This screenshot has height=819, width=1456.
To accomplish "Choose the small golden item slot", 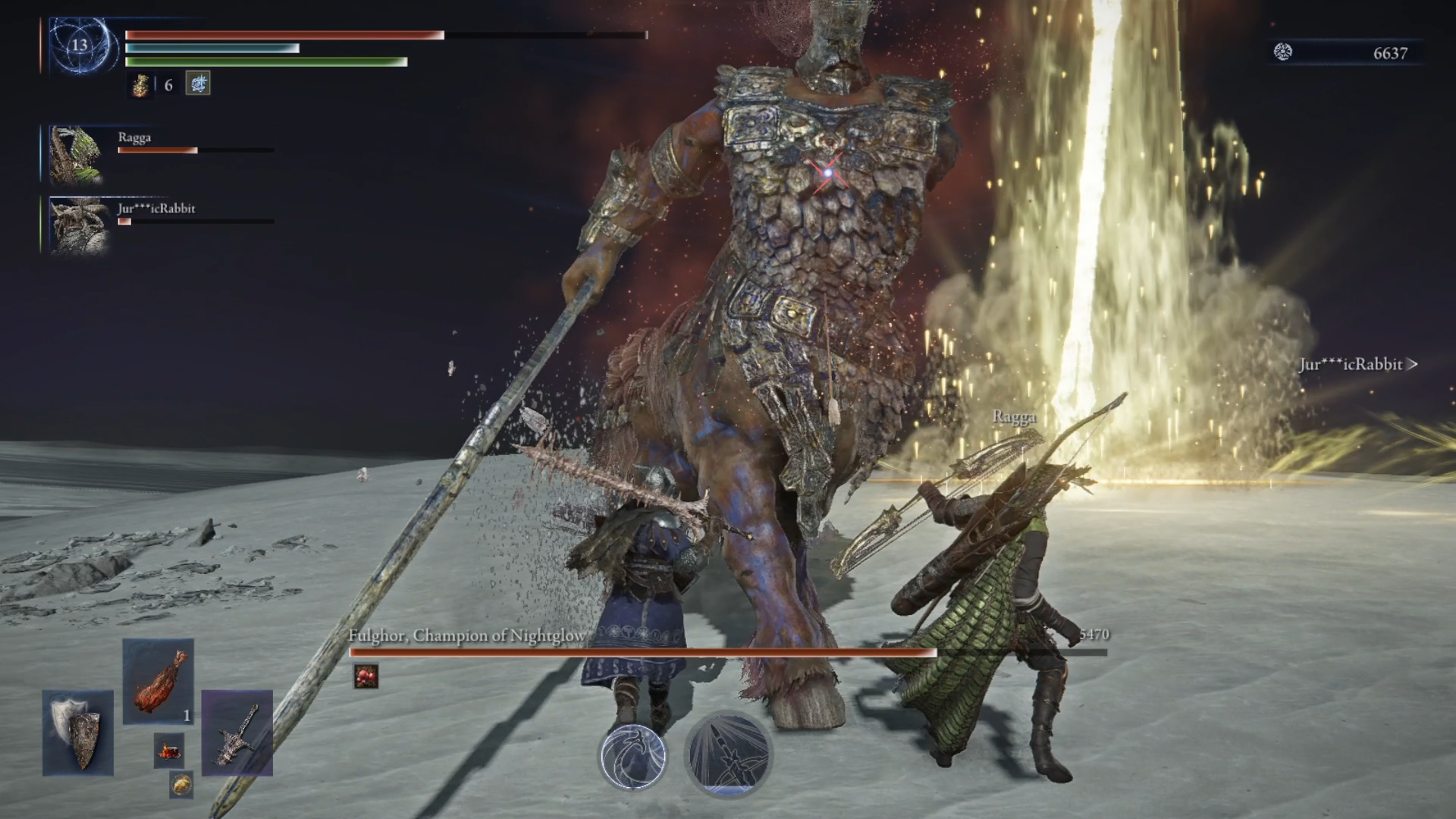I will (x=180, y=785).
